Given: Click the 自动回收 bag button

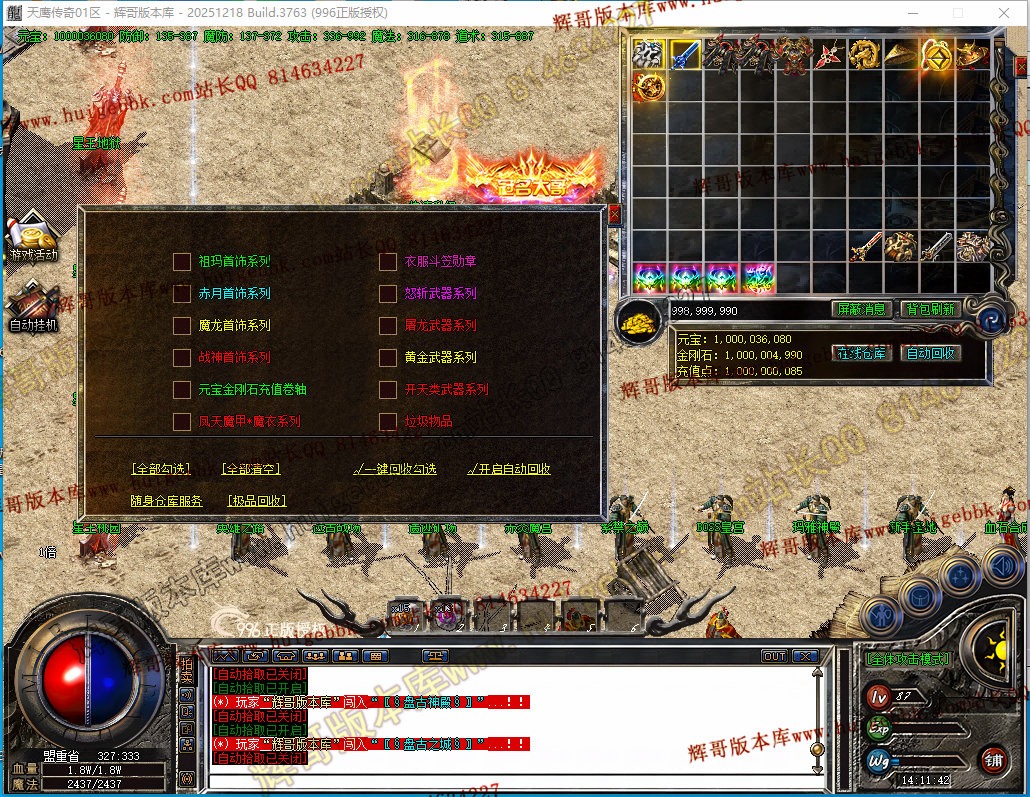Looking at the screenshot, I should pos(931,353).
